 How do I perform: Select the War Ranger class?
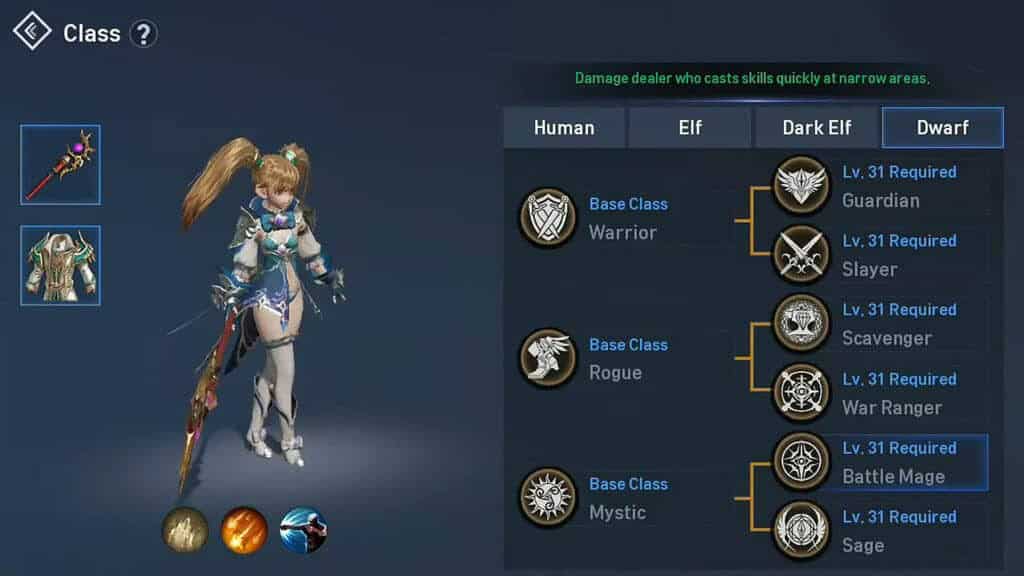pos(802,393)
